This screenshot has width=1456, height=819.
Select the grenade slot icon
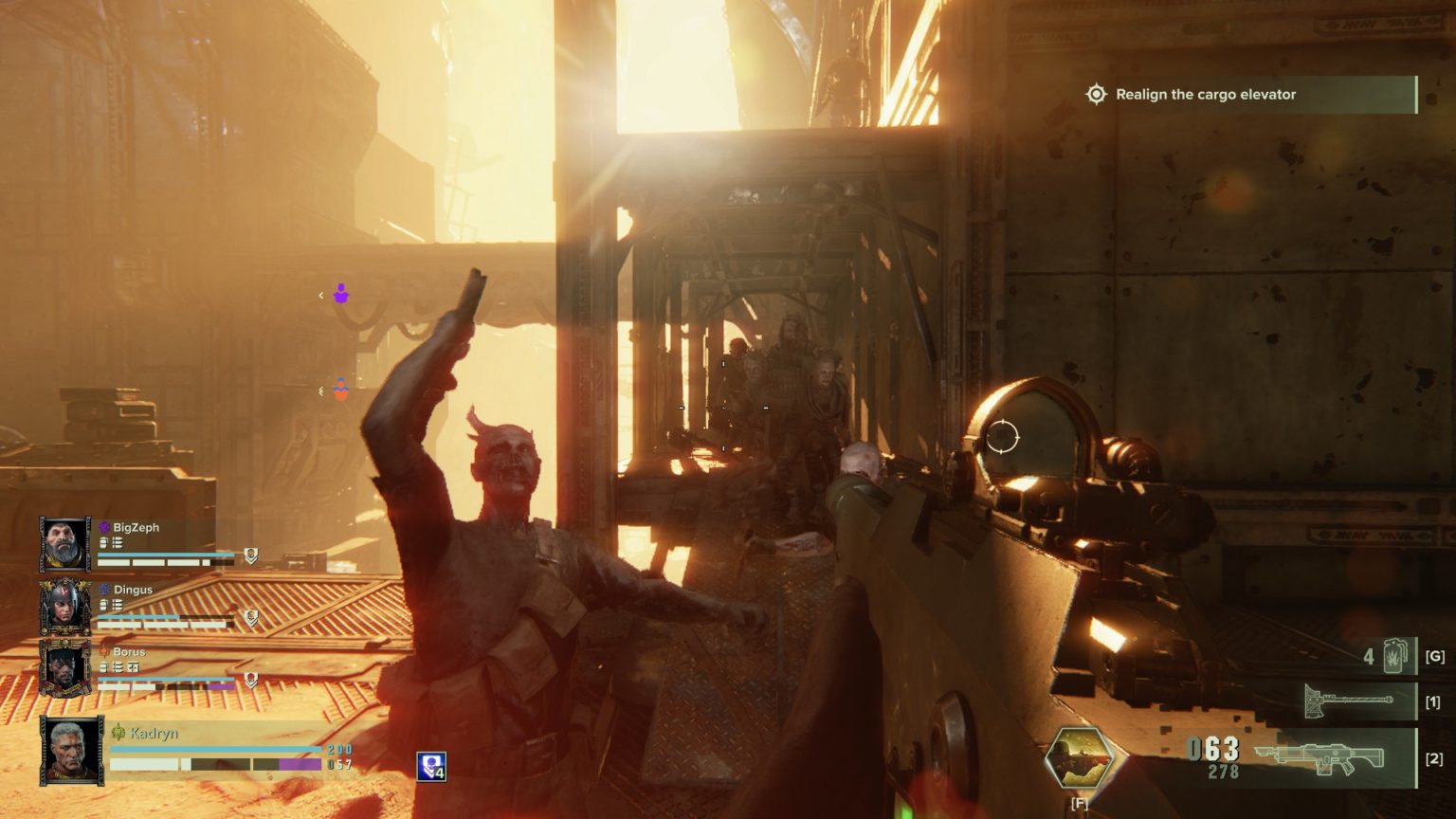click(x=1394, y=656)
